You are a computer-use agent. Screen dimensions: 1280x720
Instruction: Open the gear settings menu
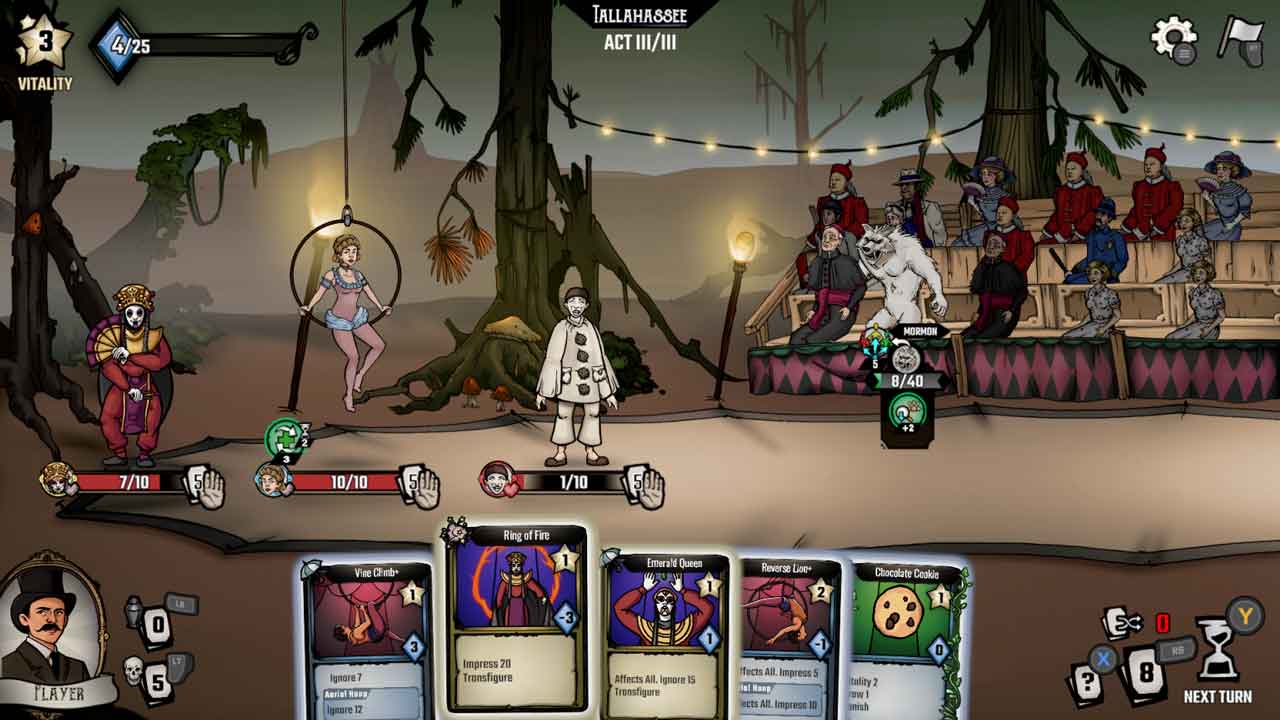[x=1173, y=39]
